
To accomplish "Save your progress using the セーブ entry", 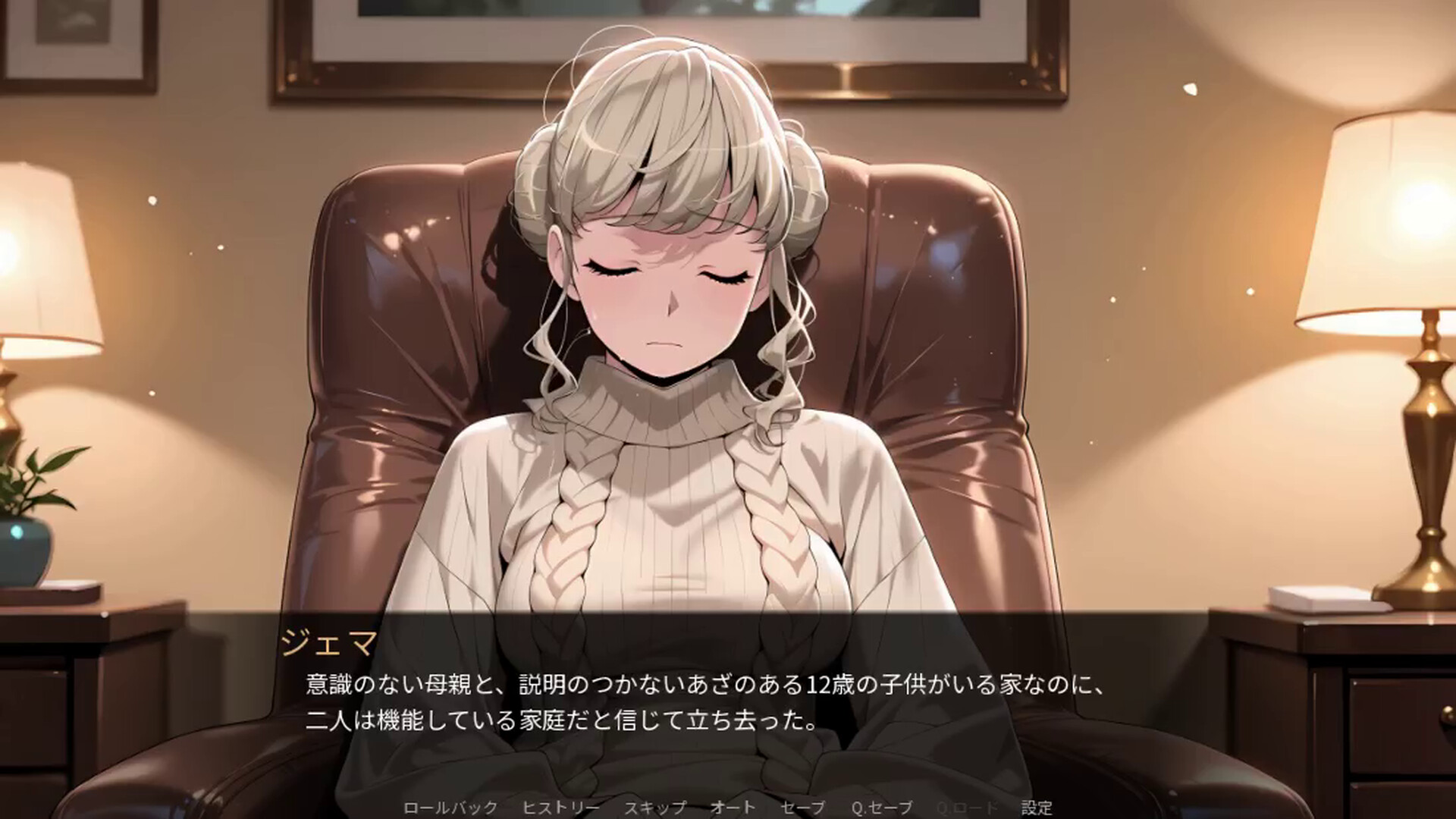I will (x=804, y=808).
